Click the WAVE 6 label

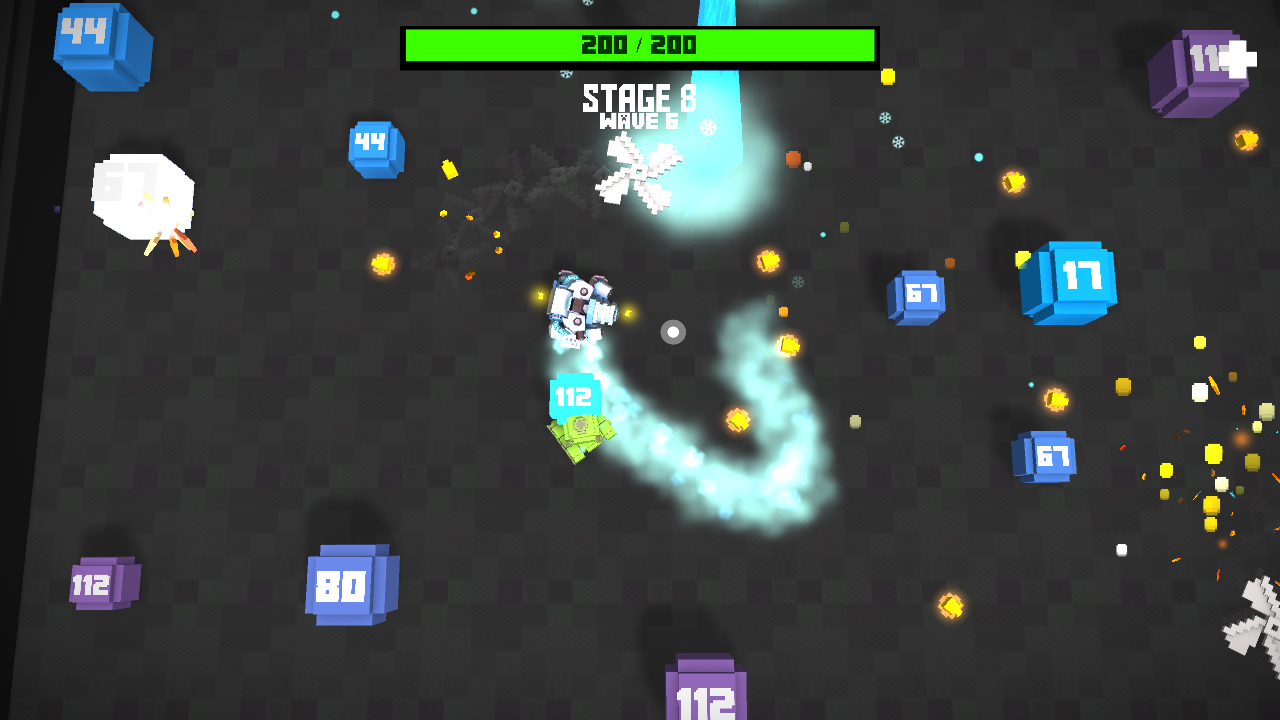[640, 119]
